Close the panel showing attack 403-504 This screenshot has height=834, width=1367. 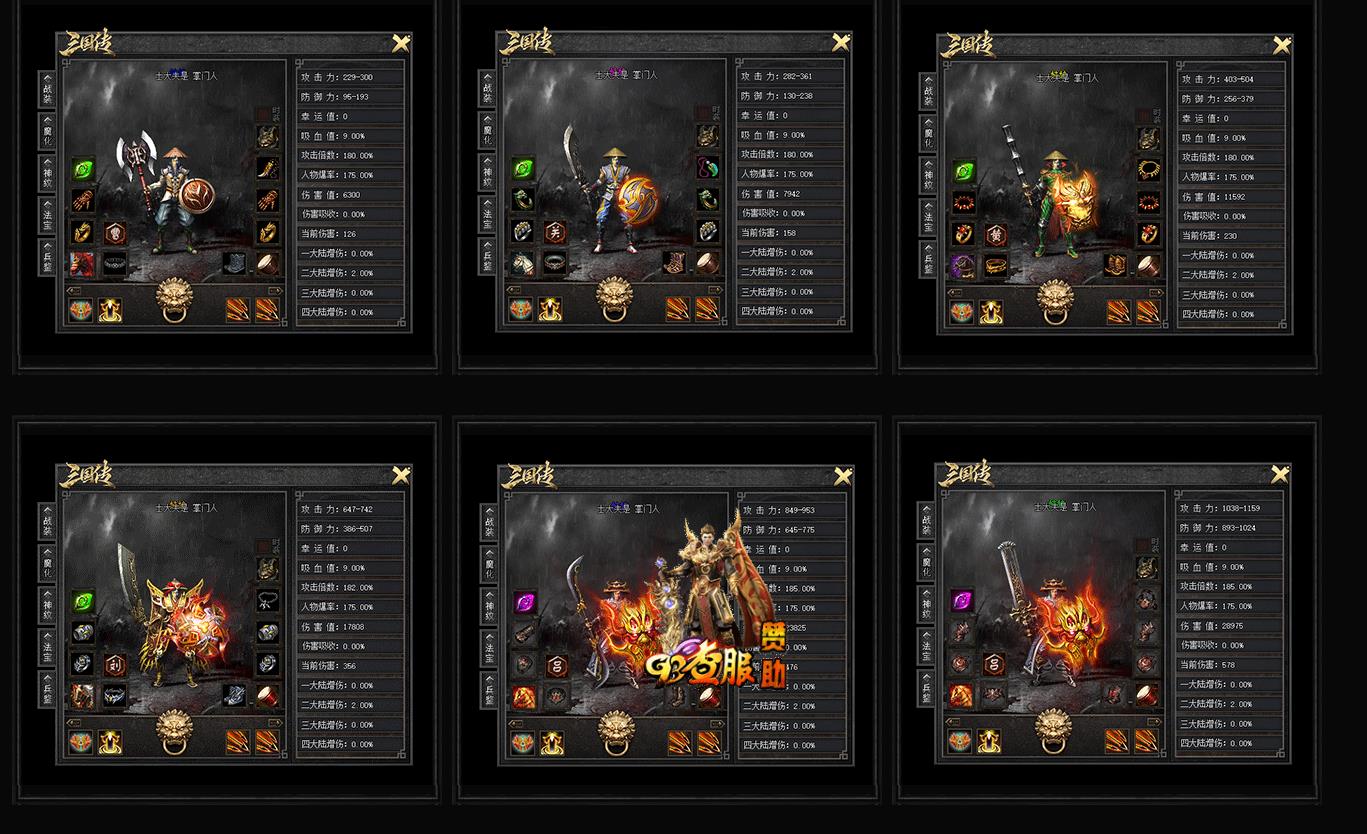(1281, 45)
